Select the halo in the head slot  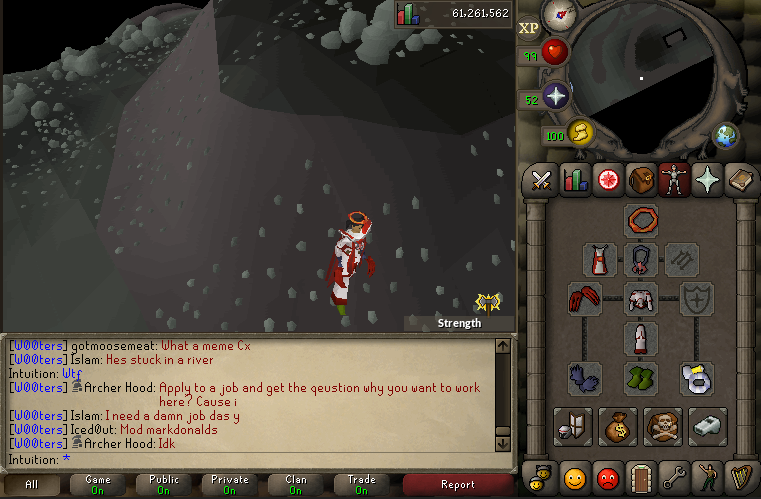tap(641, 219)
